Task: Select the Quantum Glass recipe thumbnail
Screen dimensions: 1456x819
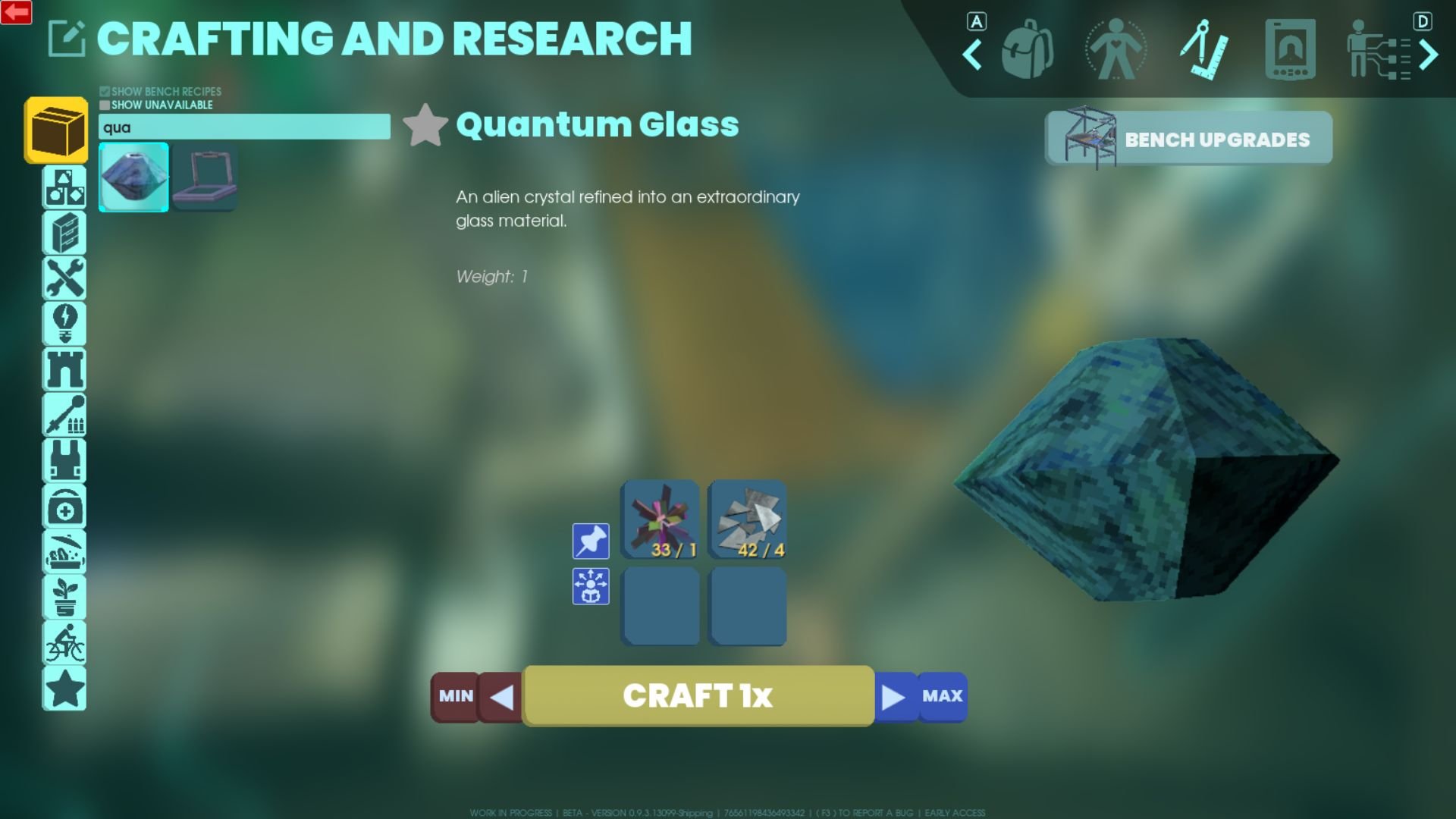Action: 133,177
